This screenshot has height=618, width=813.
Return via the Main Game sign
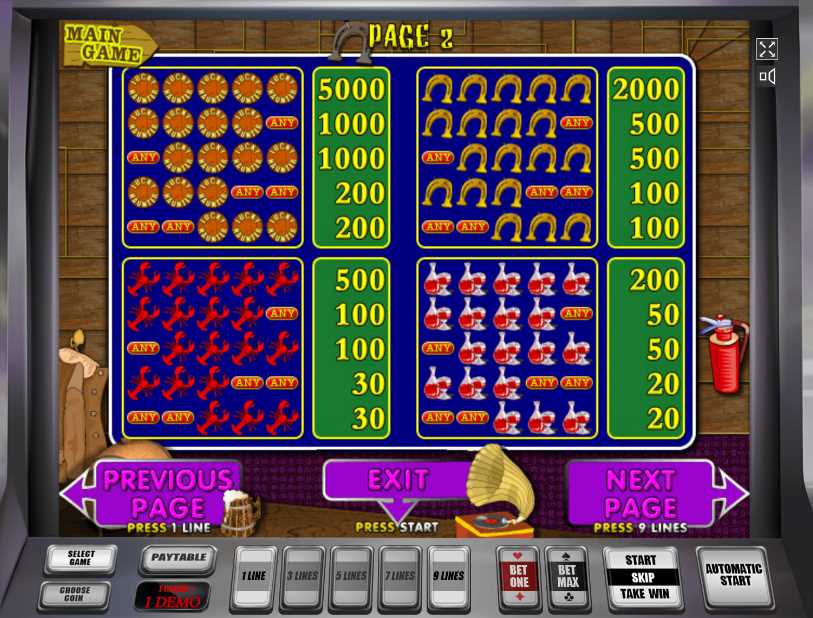click(110, 42)
